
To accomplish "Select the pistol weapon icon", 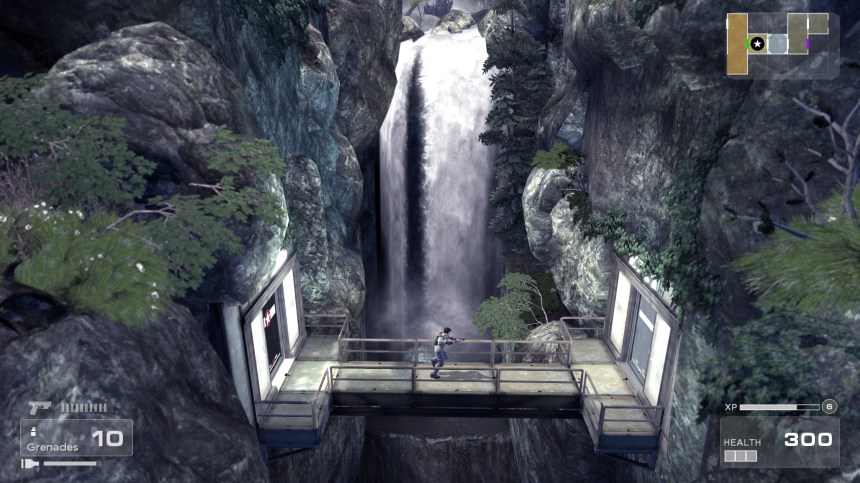I will [40, 407].
